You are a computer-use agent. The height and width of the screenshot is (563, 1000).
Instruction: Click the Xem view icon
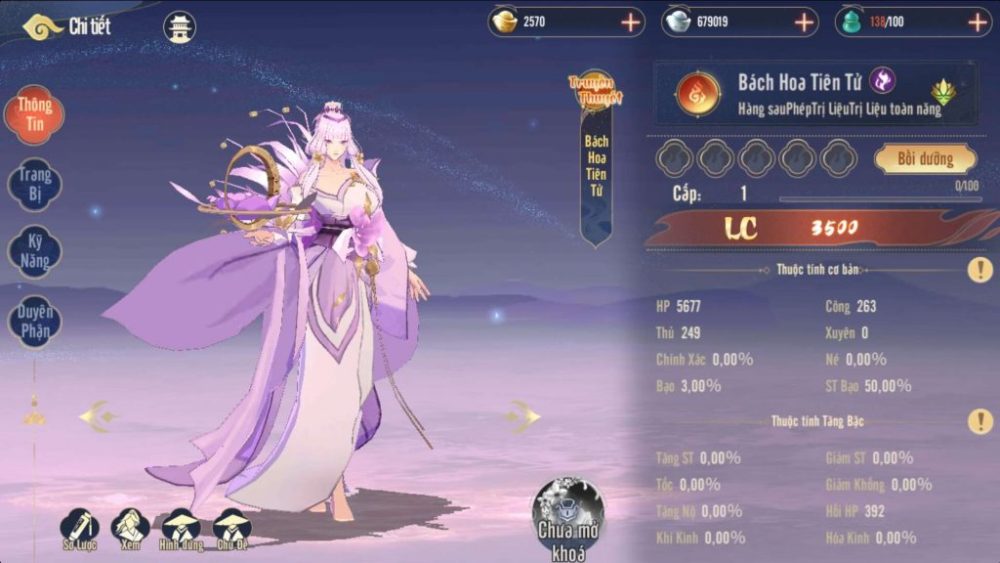(x=130, y=529)
